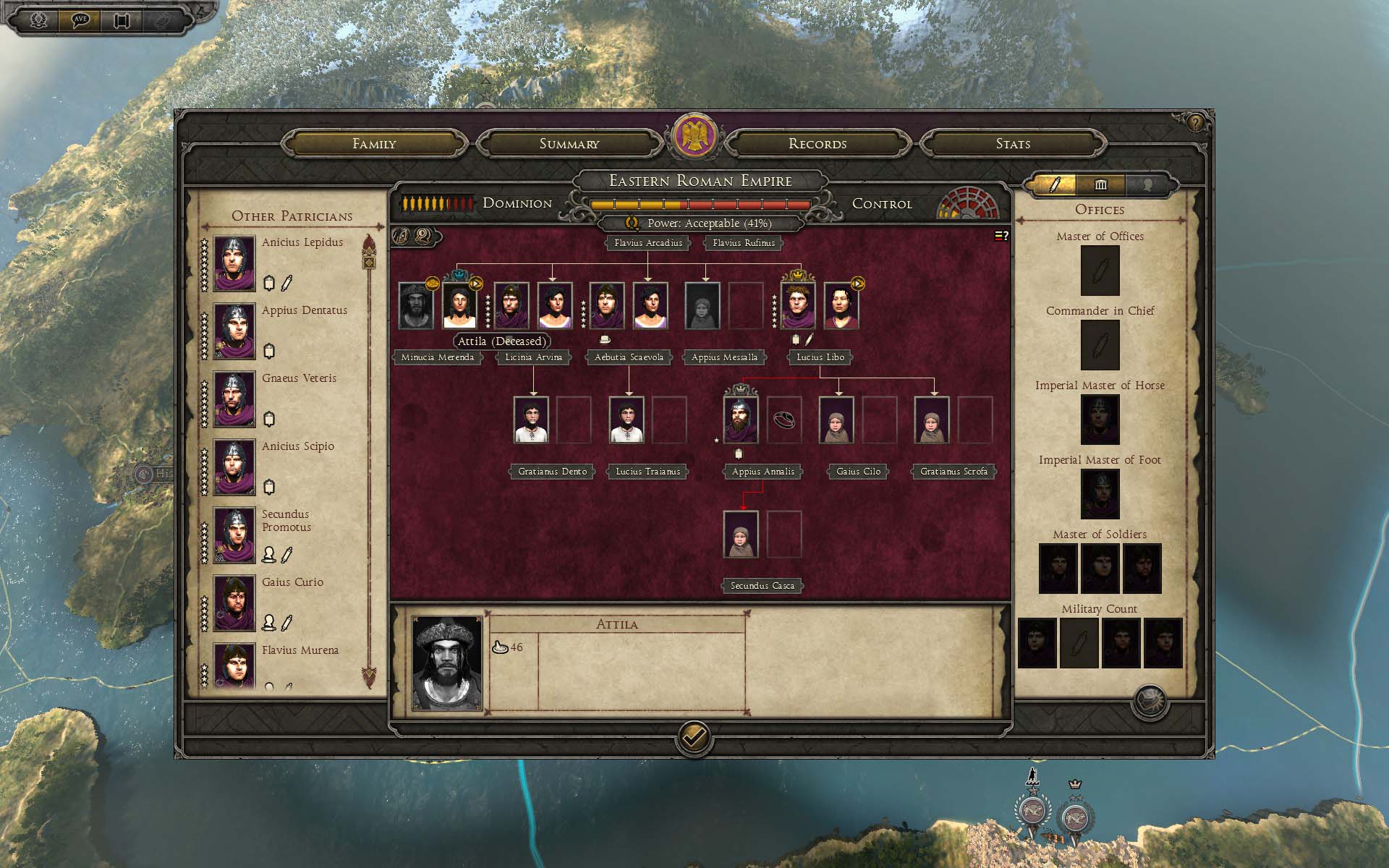Switch to the building icon offices view

pyautogui.click(x=1100, y=185)
